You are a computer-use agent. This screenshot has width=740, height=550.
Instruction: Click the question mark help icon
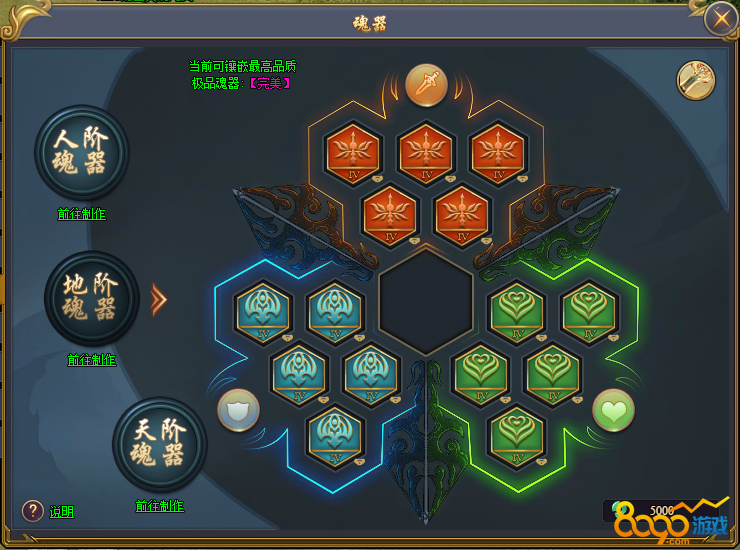[x=33, y=511]
